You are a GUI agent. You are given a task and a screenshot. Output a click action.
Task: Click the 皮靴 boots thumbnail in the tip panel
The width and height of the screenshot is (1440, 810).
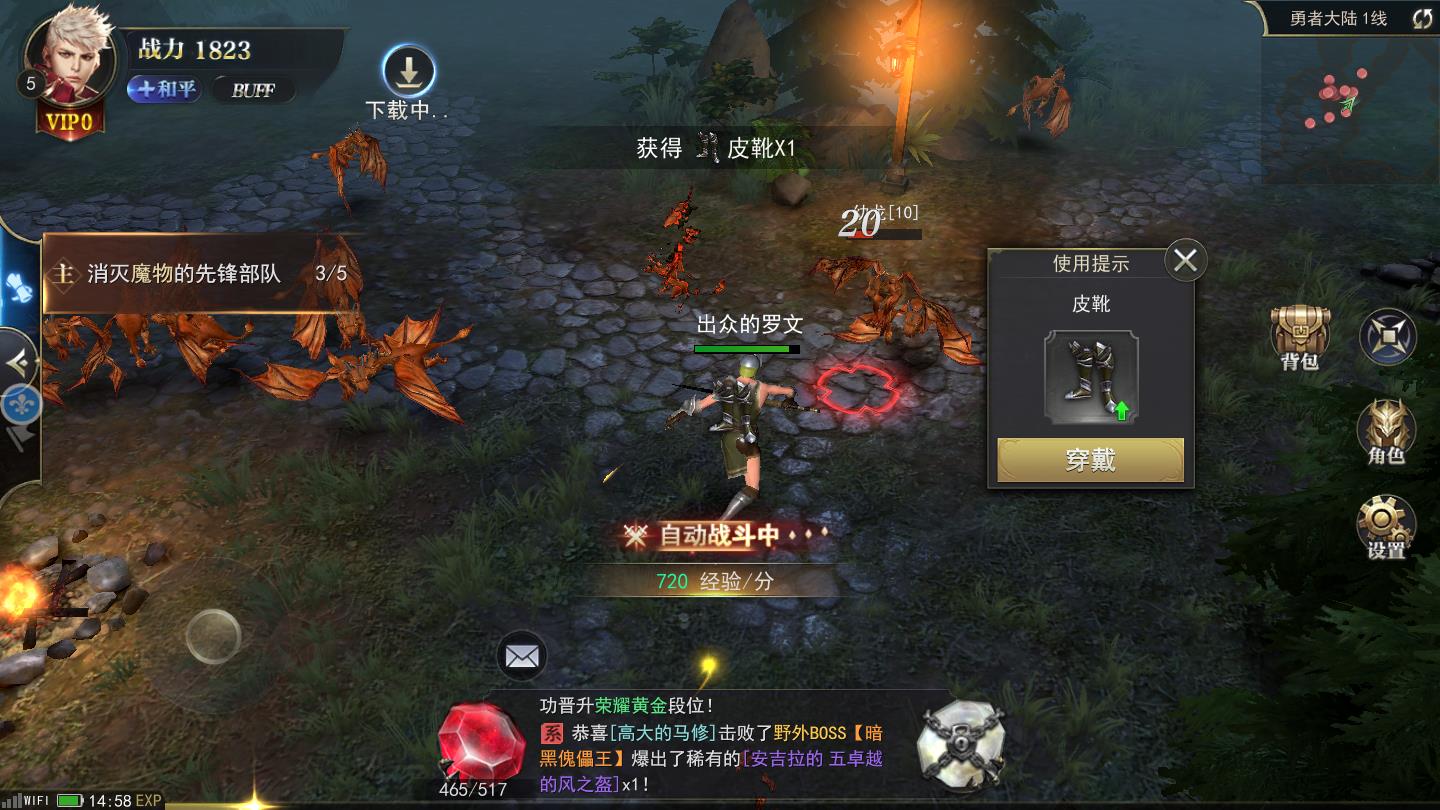1090,378
